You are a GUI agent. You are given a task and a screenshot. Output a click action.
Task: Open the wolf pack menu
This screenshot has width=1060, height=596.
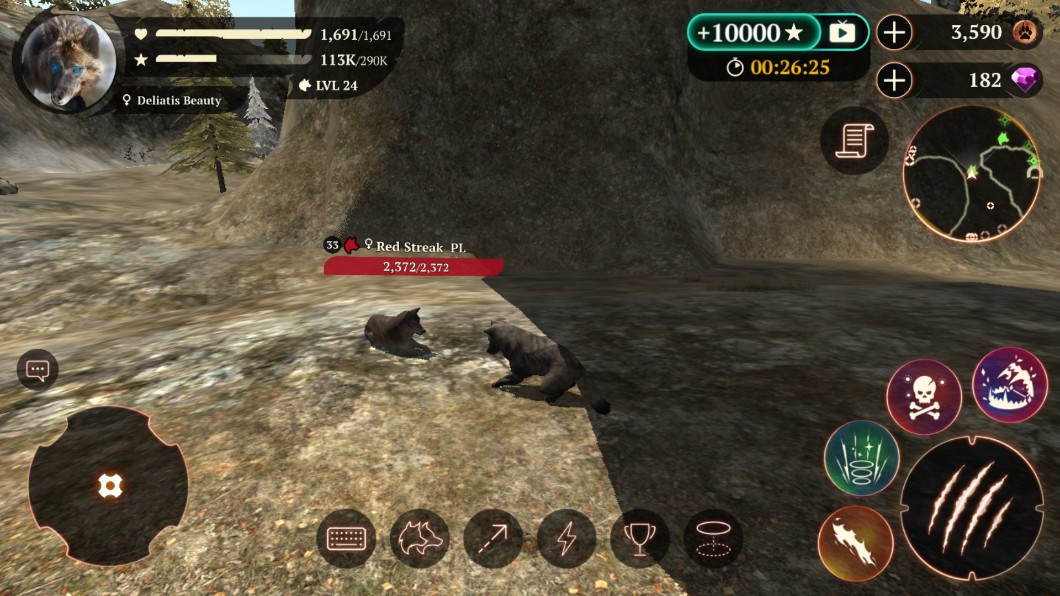click(419, 539)
